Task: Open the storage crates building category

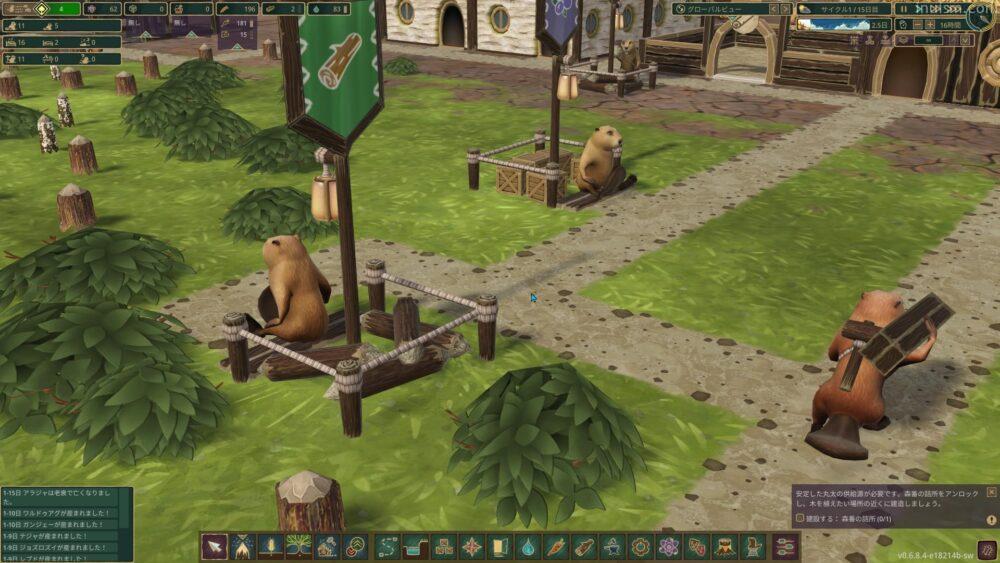Action: (x=443, y=546)
